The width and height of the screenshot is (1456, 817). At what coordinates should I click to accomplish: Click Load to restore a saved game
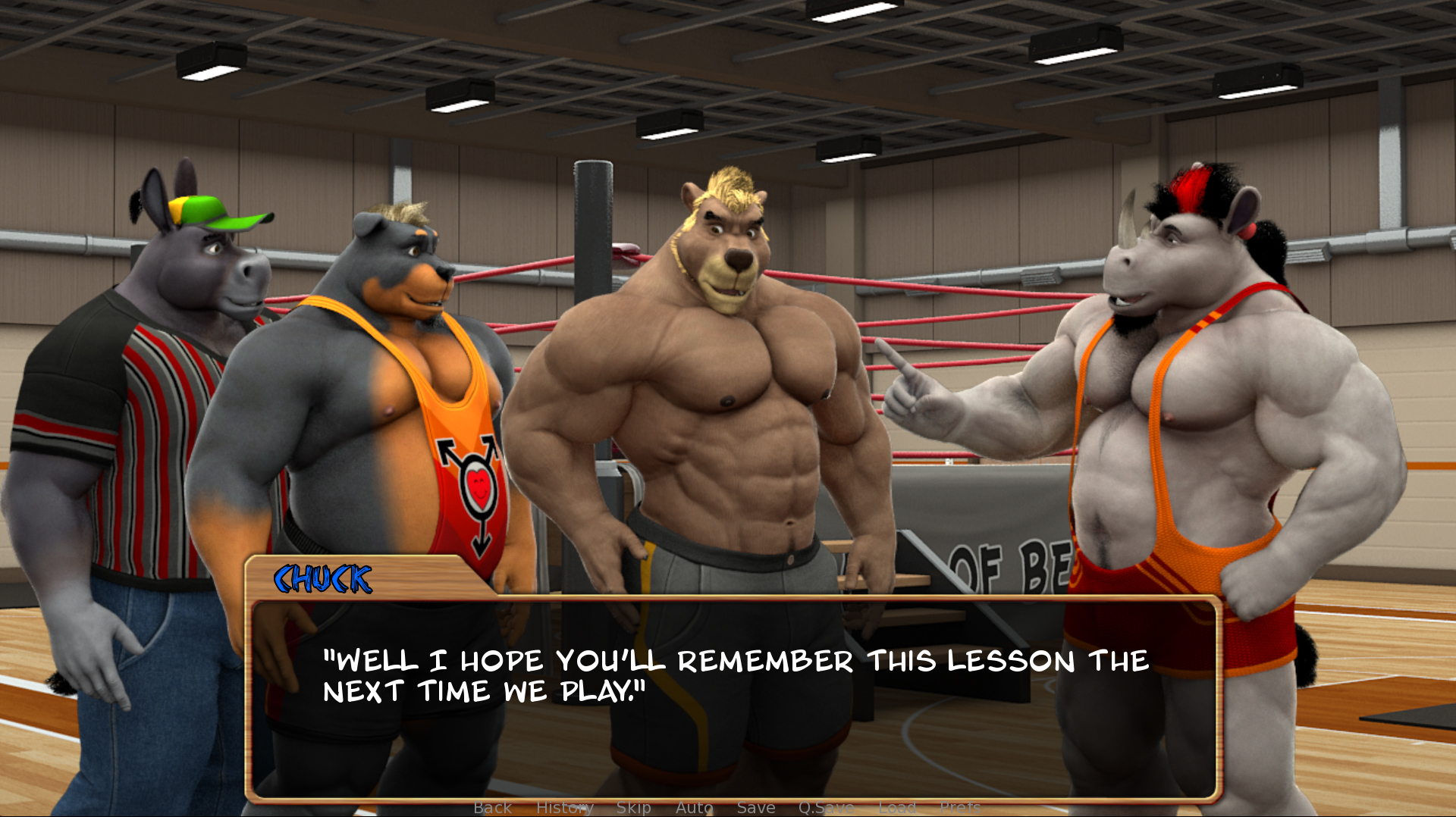coord(898,807)
